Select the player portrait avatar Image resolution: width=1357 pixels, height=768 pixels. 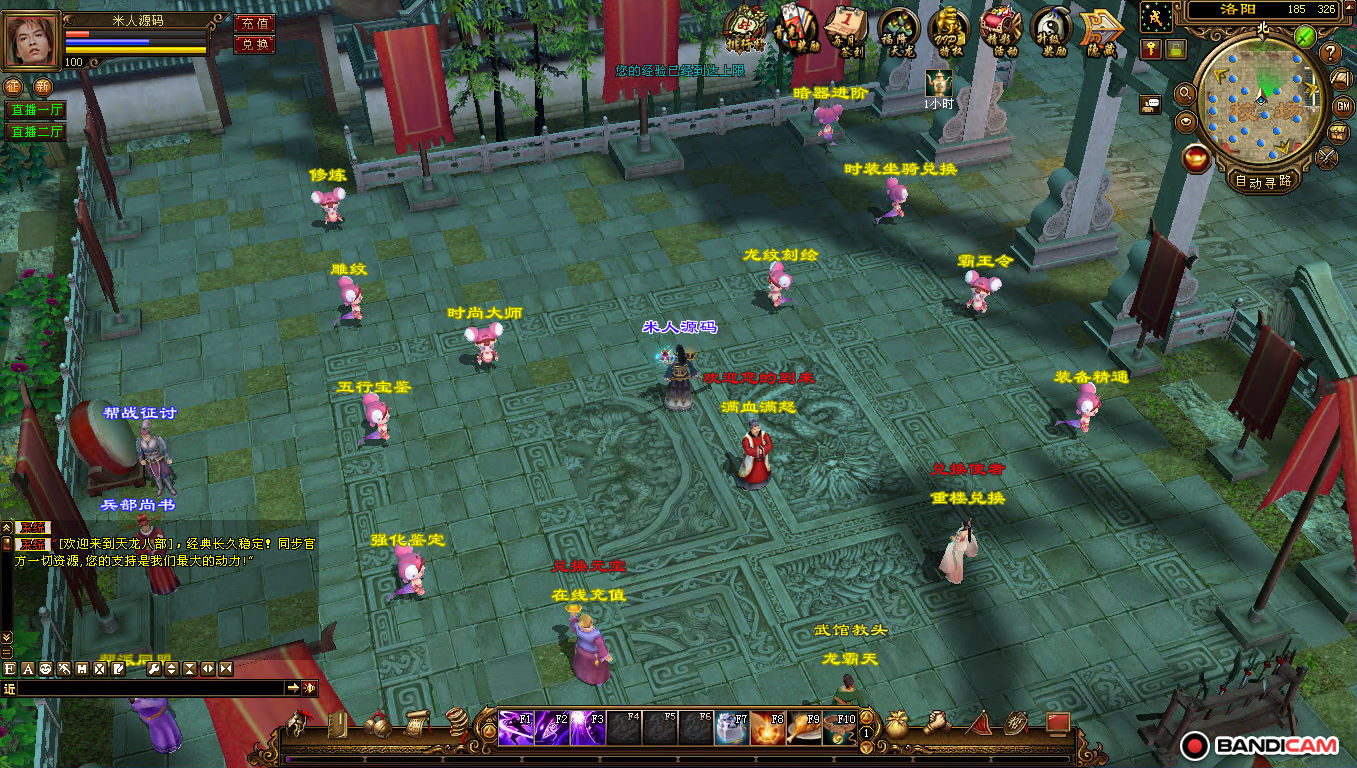tap(32, 41)
